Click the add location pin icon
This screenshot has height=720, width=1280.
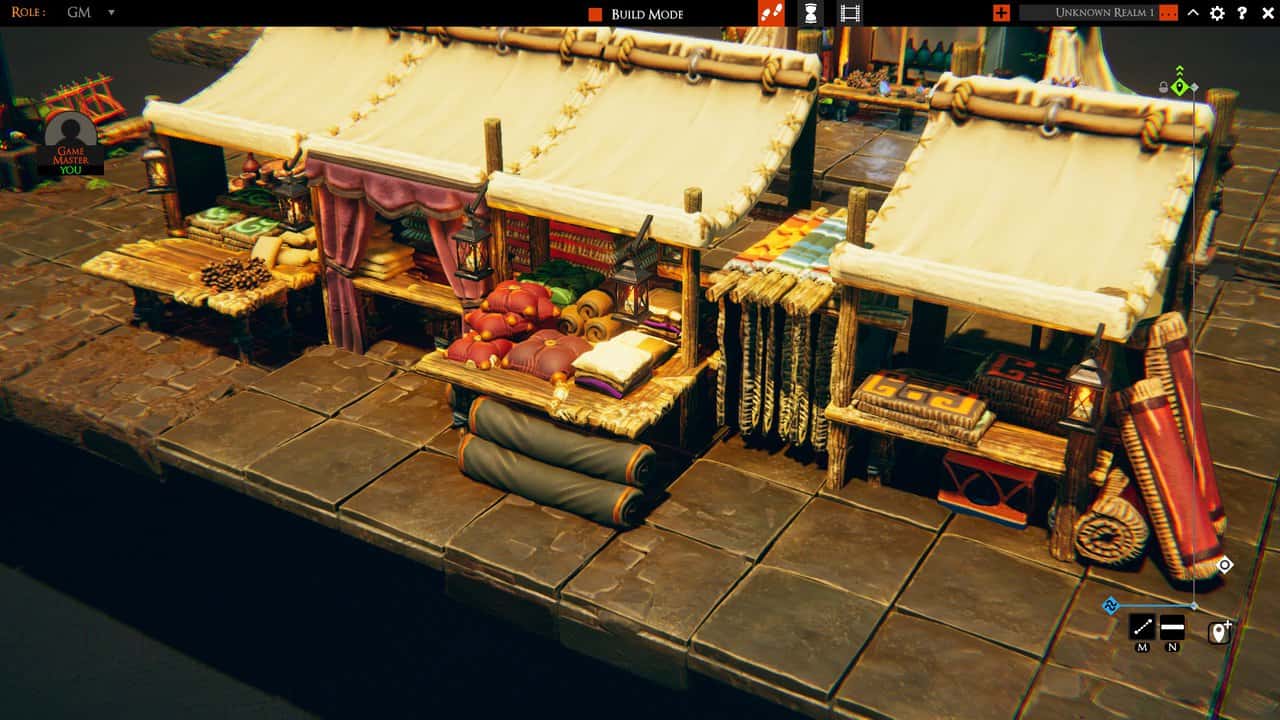1218,631
